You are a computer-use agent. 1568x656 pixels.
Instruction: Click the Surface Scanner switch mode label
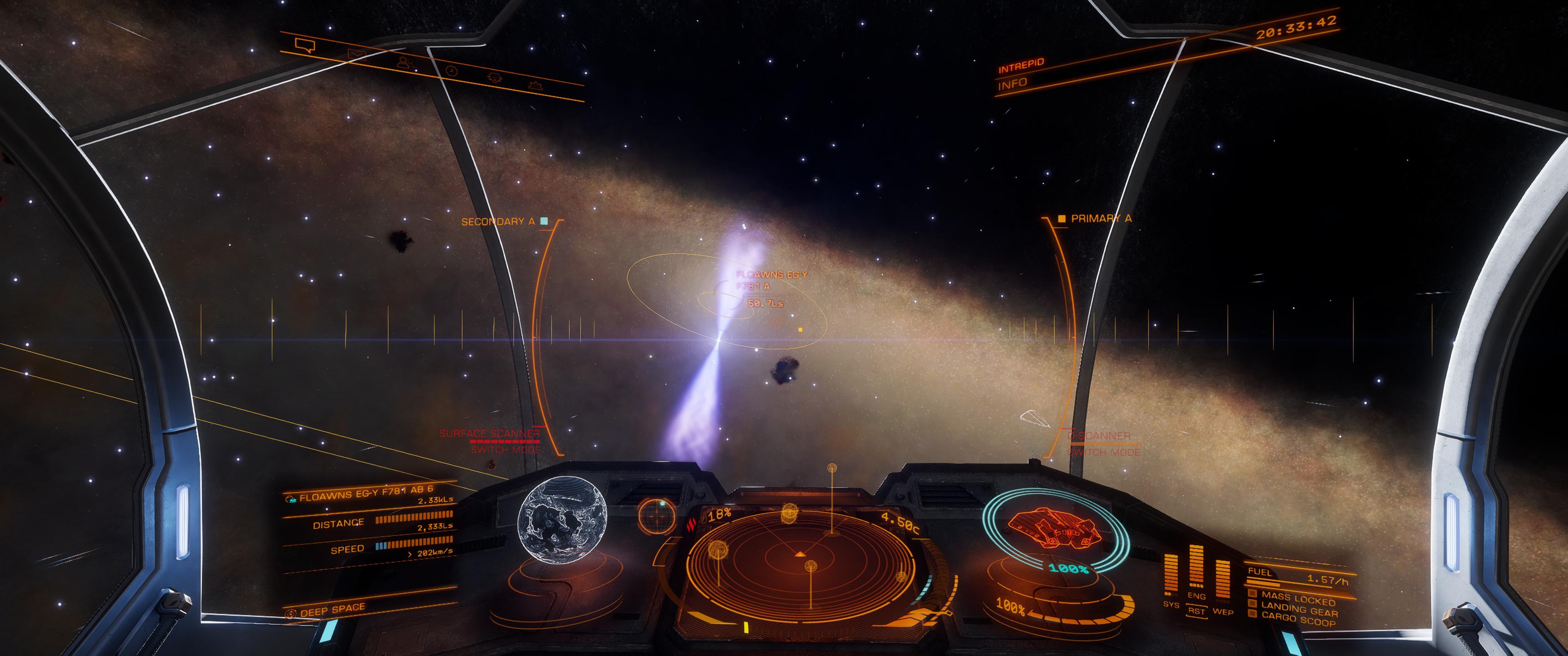[x=504, y=450]
